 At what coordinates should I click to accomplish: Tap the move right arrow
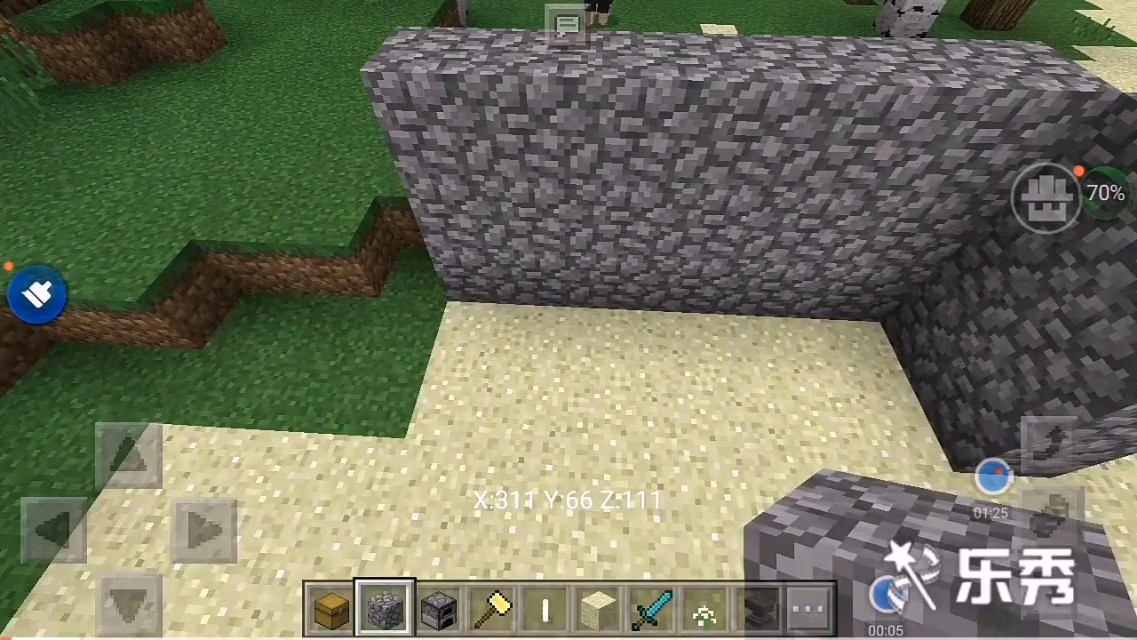(204, 529)
